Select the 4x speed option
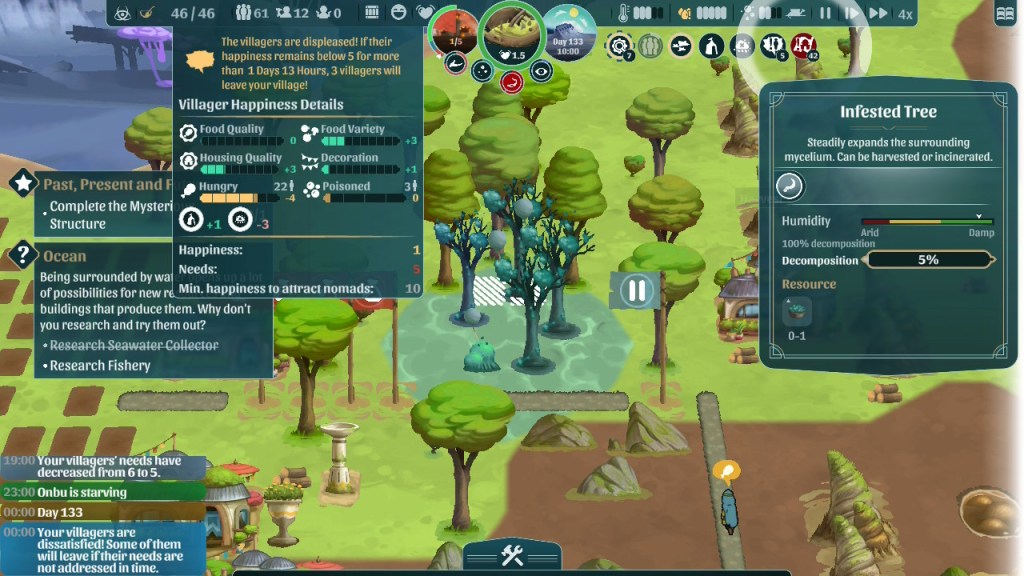Viewport: 1024px width, 576px height. click(x=904, y=14)
